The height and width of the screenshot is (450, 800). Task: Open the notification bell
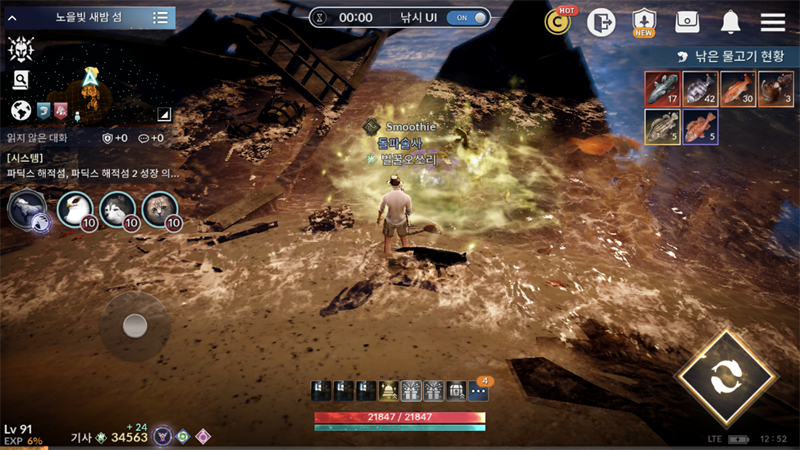tap(730, 22)
